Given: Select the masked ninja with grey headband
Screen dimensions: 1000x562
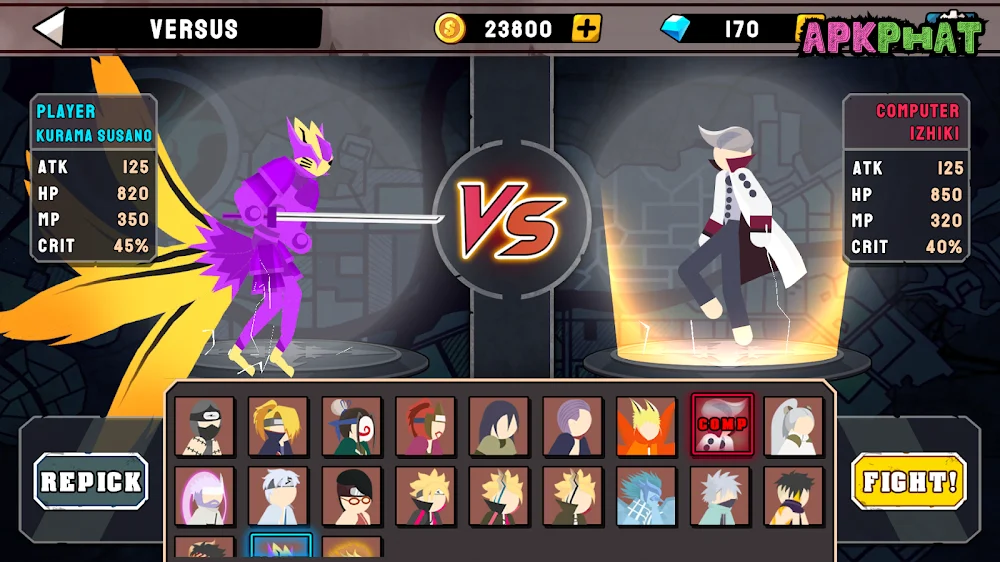Looking at the screenshot, I should [x=205, y=427].
